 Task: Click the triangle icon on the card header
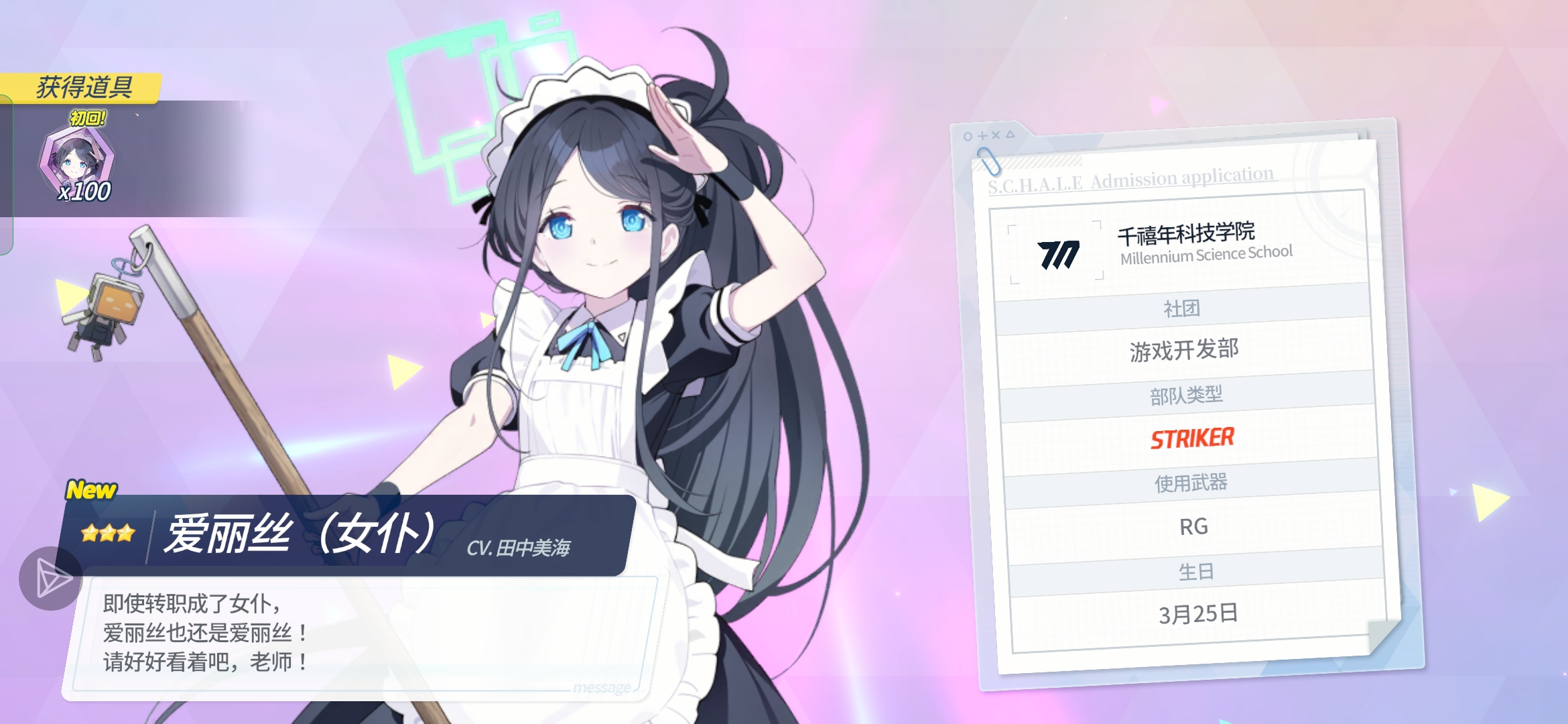(x=1011, y=133)
